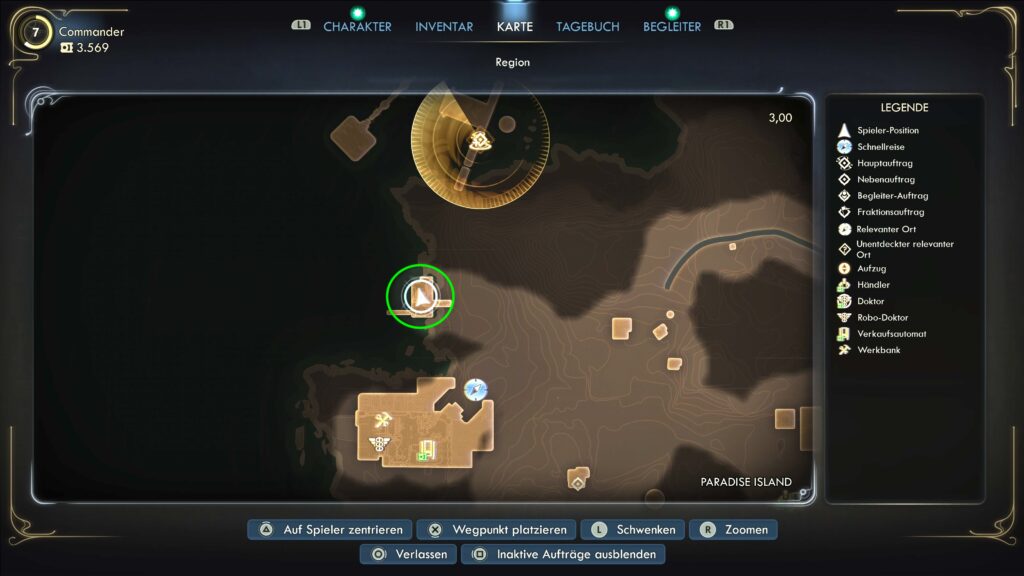This screenshot has height=576, width=1024.
Task: Open the Tagebuch tab
Action: 588,26
